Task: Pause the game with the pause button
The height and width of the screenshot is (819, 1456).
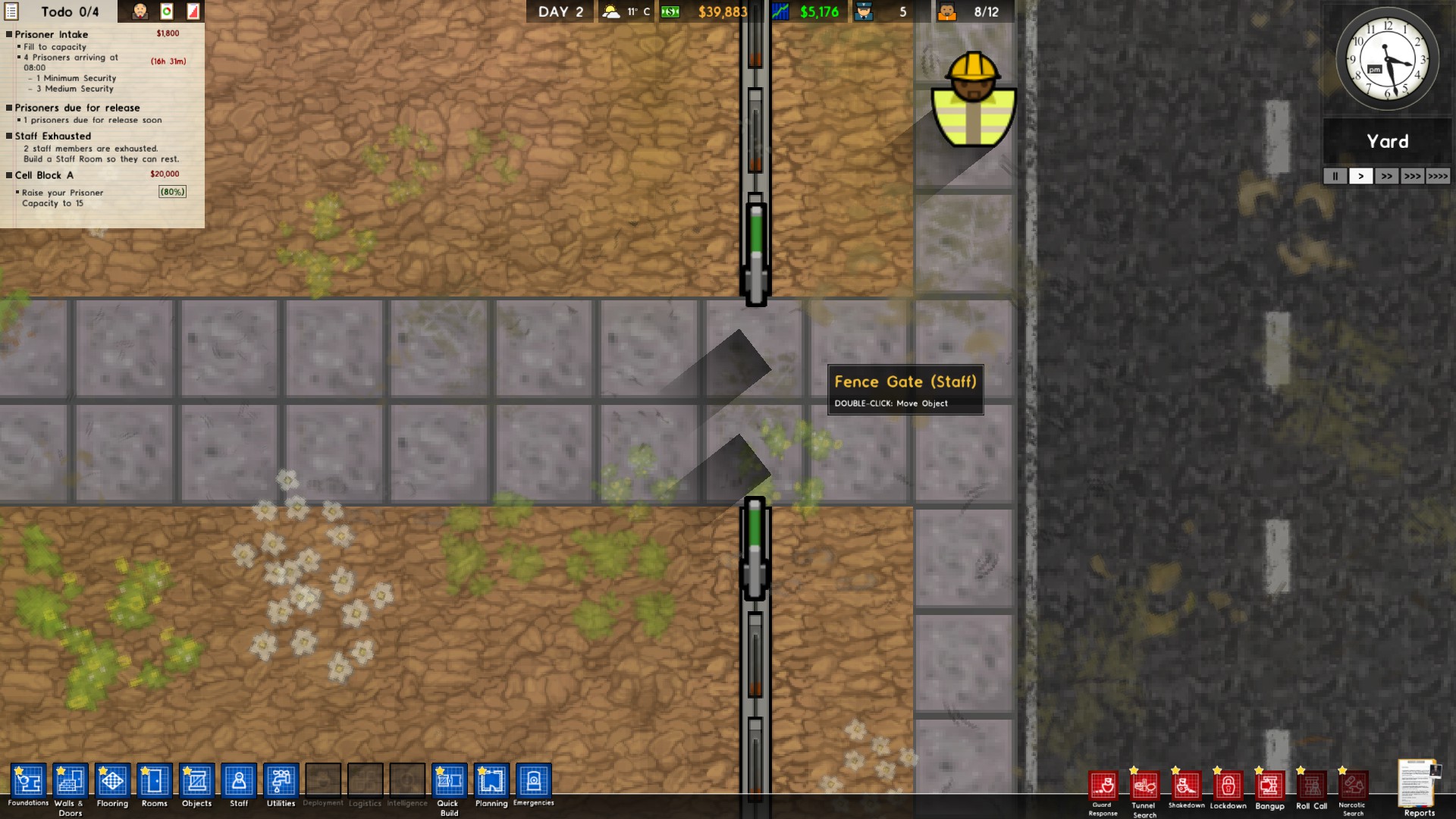Action: pos(1335,176)
